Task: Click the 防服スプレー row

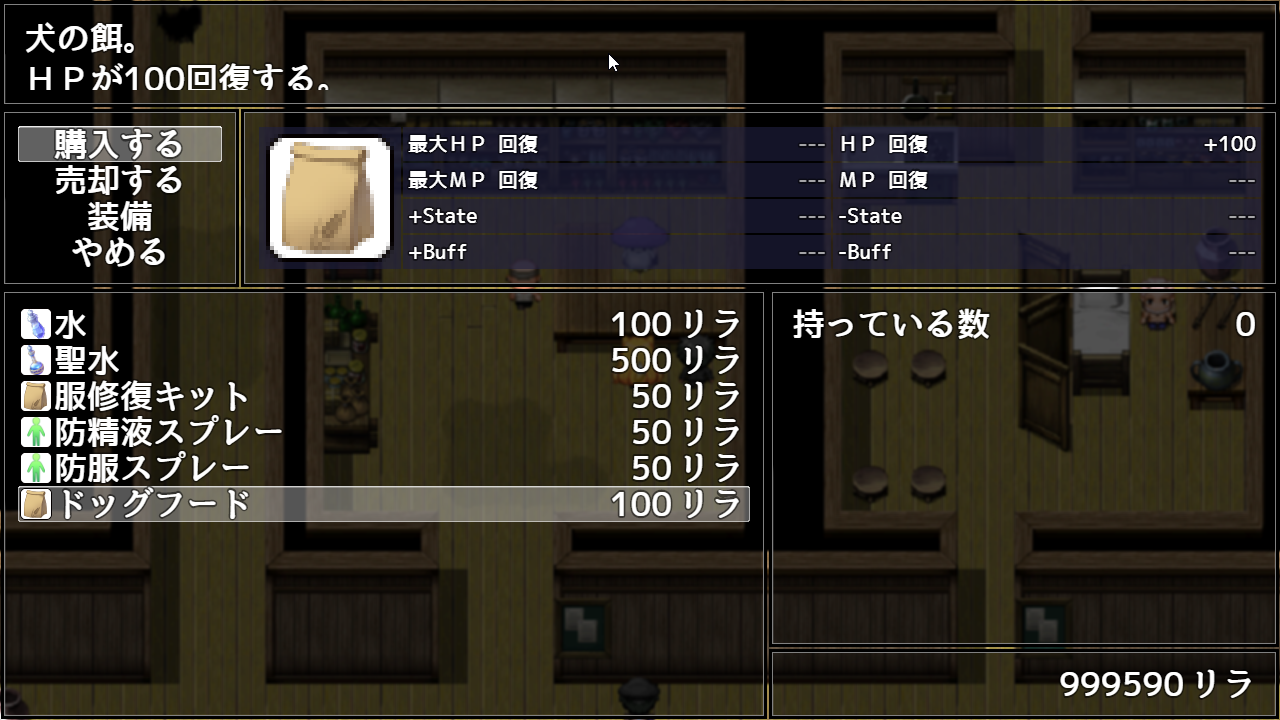Action: click(x=383, y=469)
